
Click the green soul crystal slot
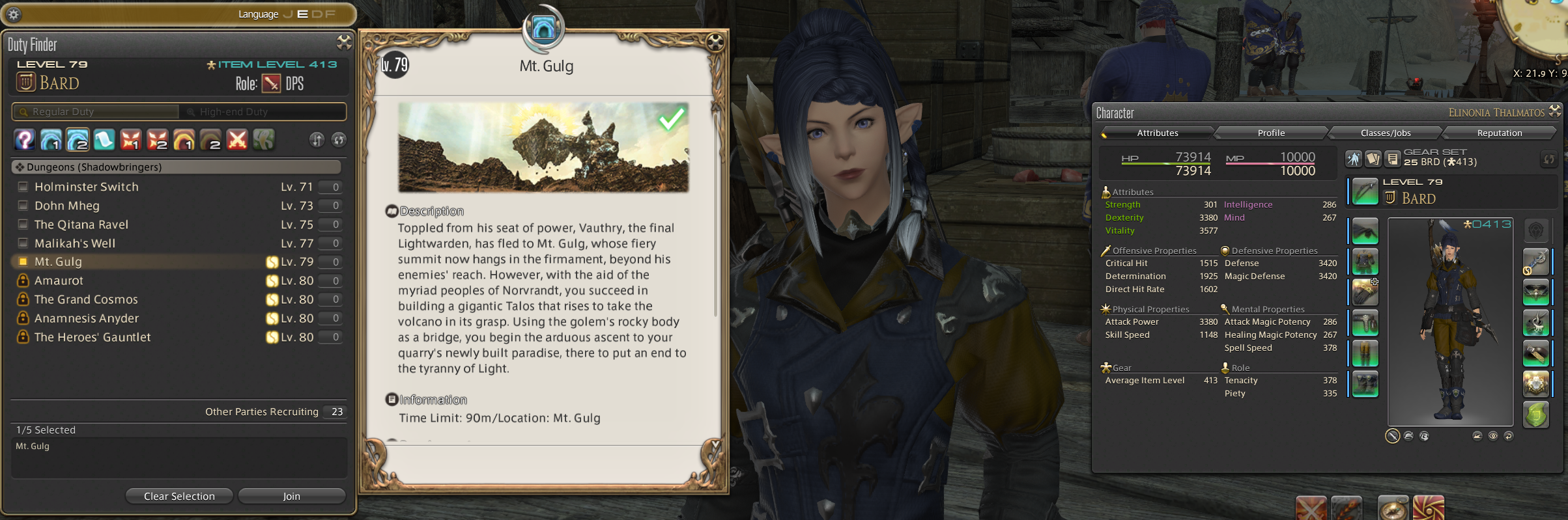click(x=1535, y=415)
